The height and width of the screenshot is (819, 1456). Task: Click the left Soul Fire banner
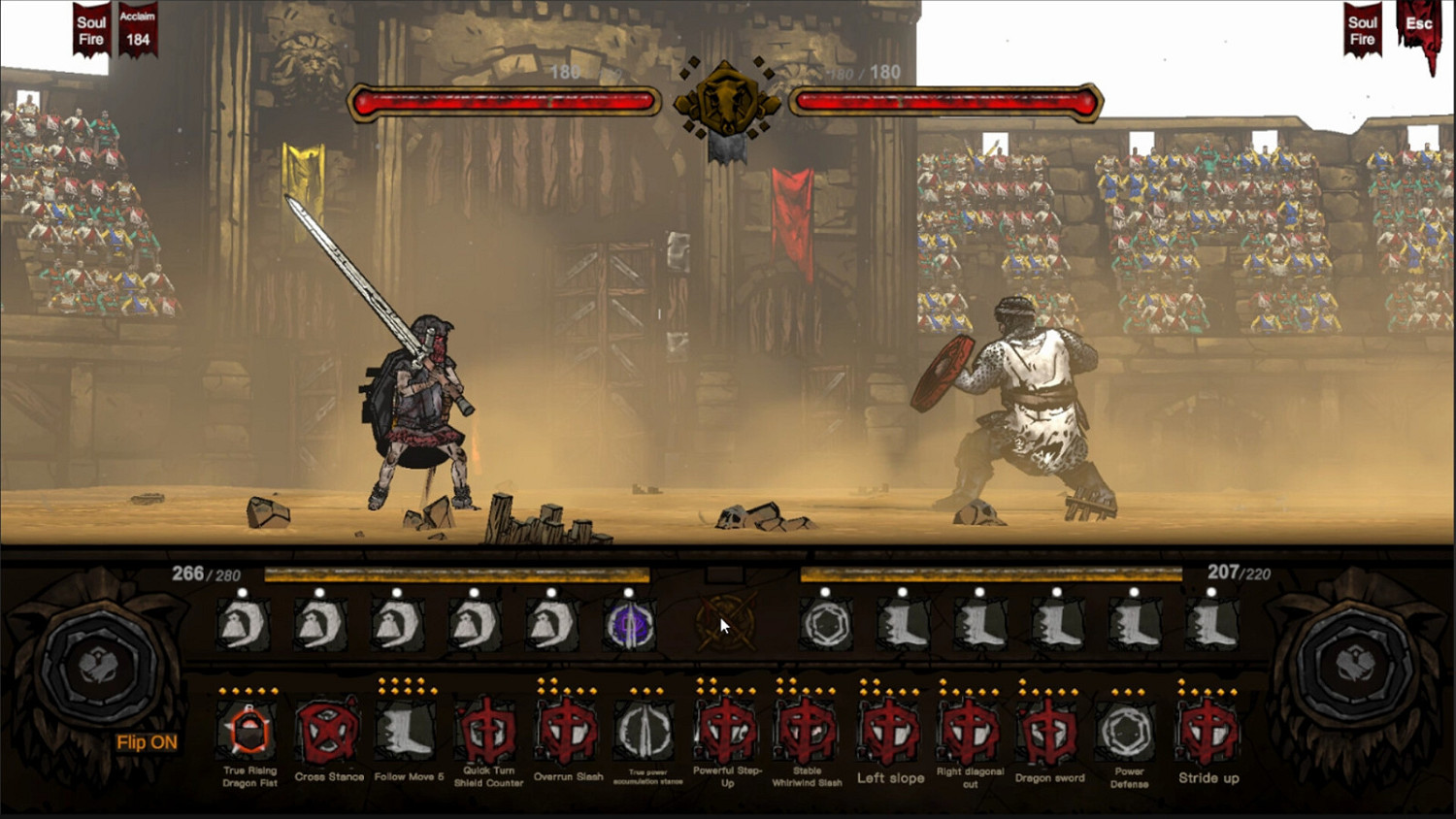(89, 27)
